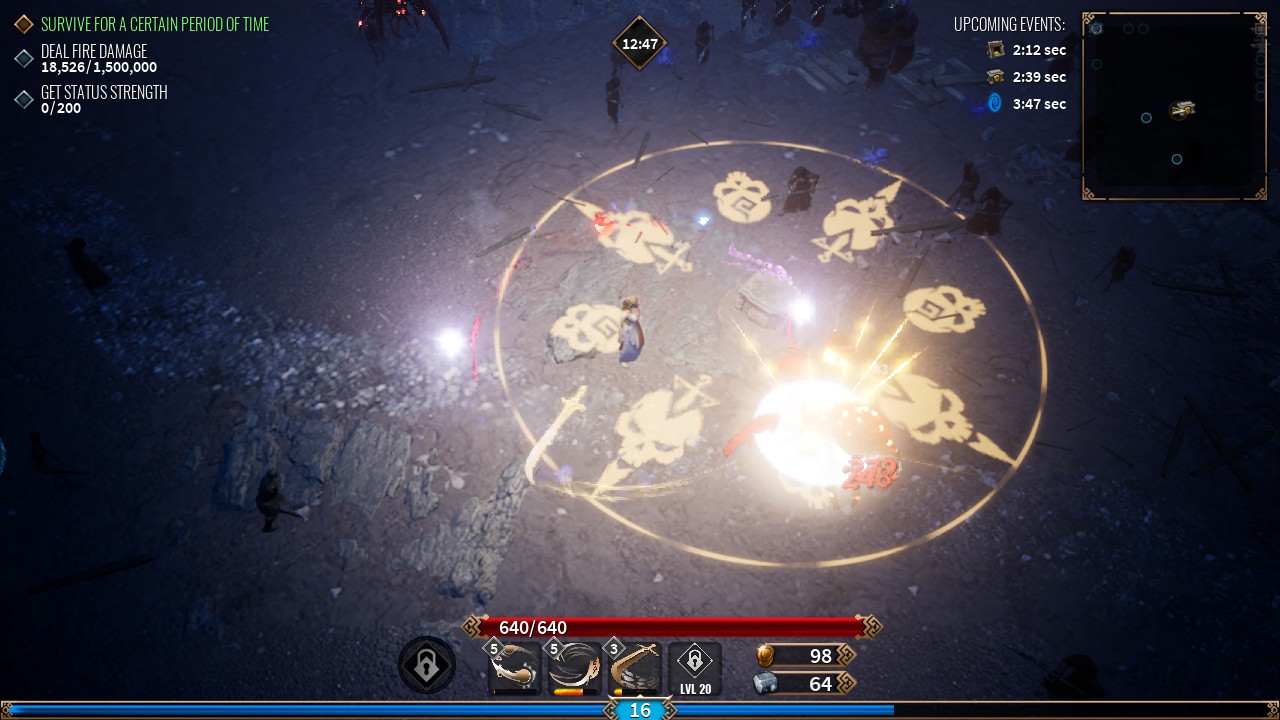The image size is (1280, 720).
Task: Click the round locked ultimate slot
Action: (x=427, y=666)
